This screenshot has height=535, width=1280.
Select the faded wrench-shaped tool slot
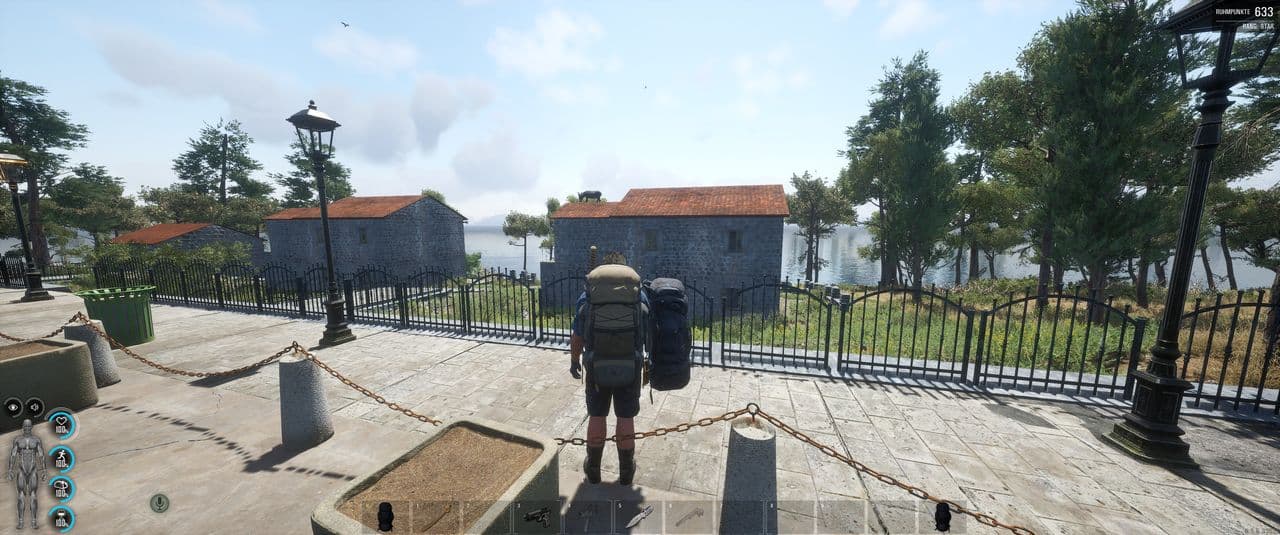click(x=689, y=516)
